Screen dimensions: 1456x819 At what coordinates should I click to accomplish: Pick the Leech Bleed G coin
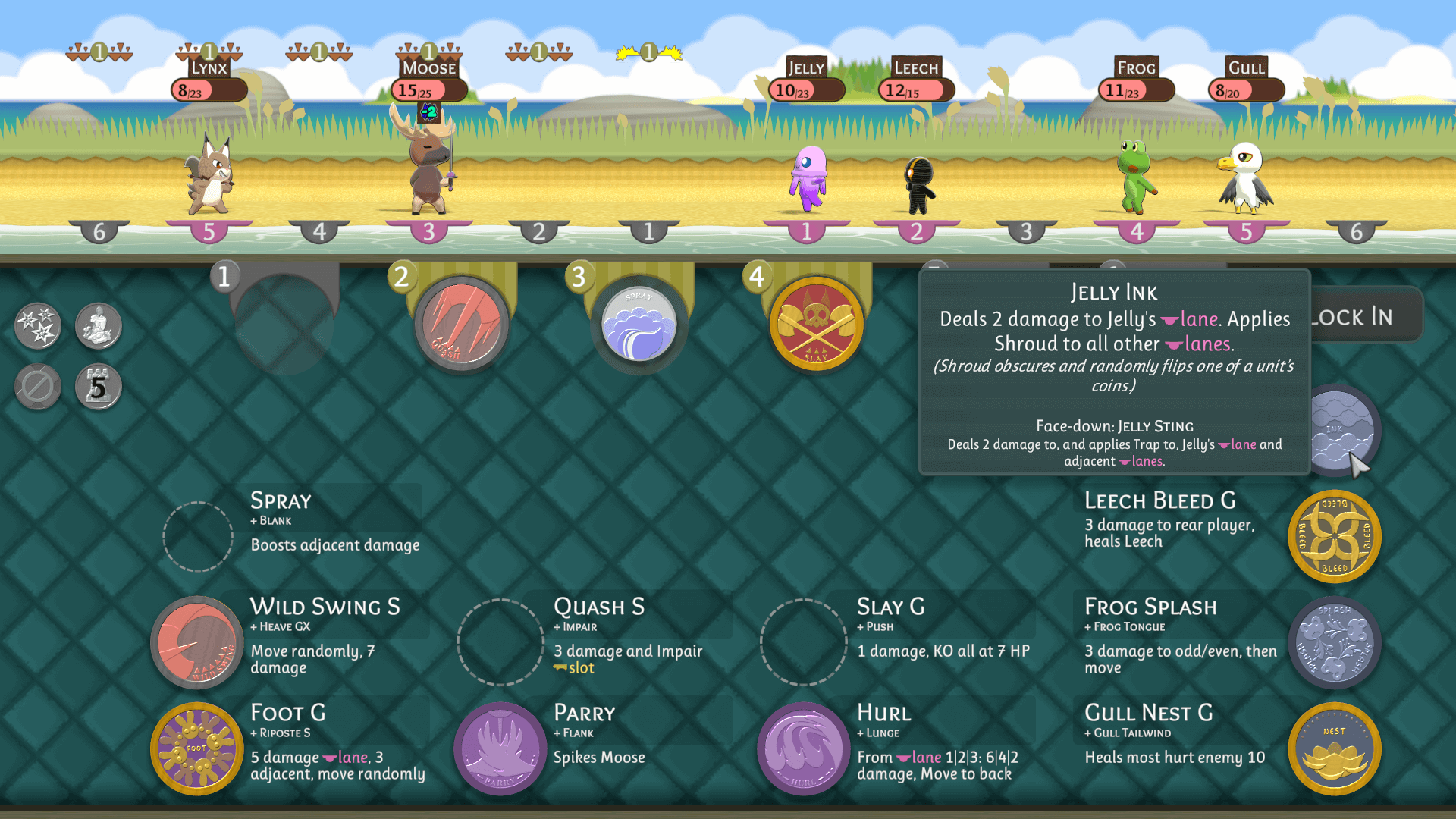(1335, 536)
